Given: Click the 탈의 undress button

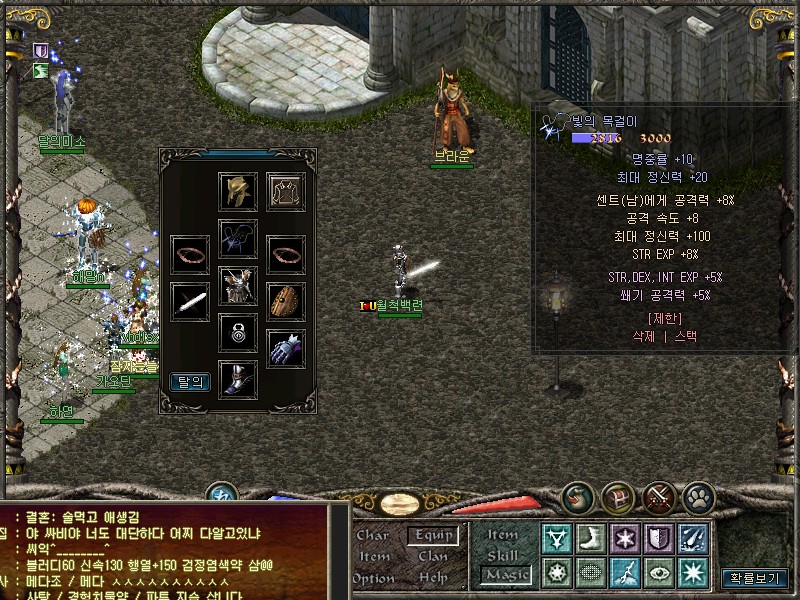Looking at the screenshot, I should (190, 381).
